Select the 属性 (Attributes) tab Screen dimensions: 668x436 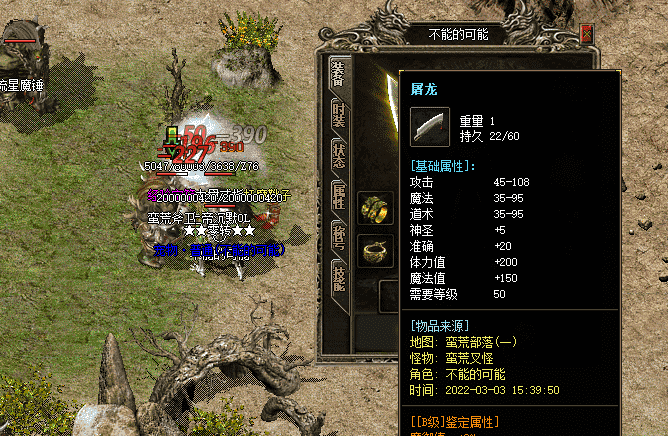[x=339, y=197]
